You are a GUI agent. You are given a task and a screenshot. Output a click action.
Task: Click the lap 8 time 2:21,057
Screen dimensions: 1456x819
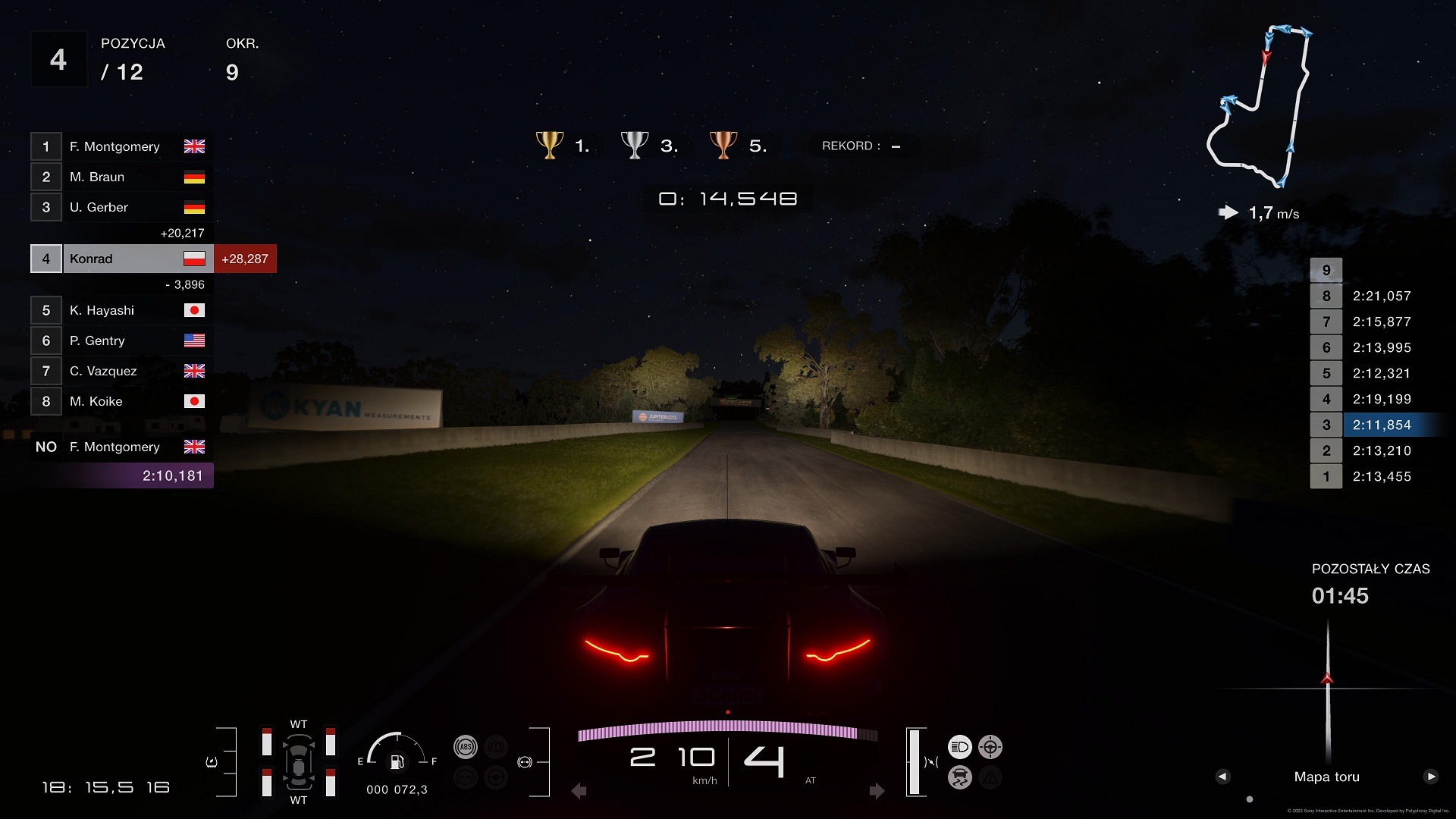tap(1381, 296)
